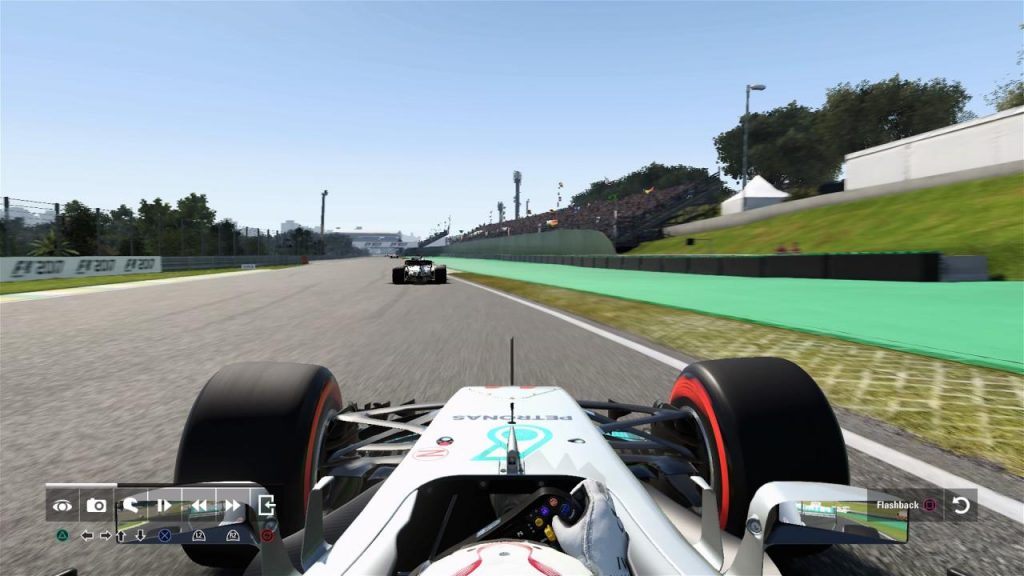Image resolution: width=1024 pixels, height=576 pixels.
Task: Fast-forward the replay
Action: click(232, 506)
